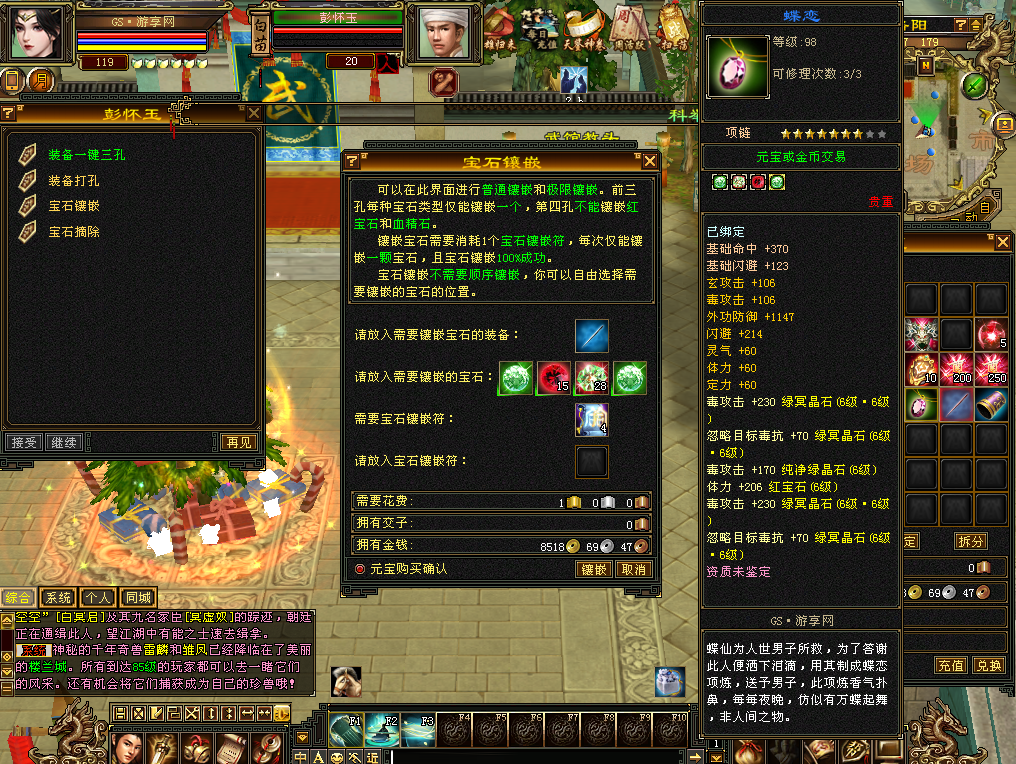Screen dimensions: 1016x764
Task: Select the red gem socket with 15
Action: (x=553, y=378)
